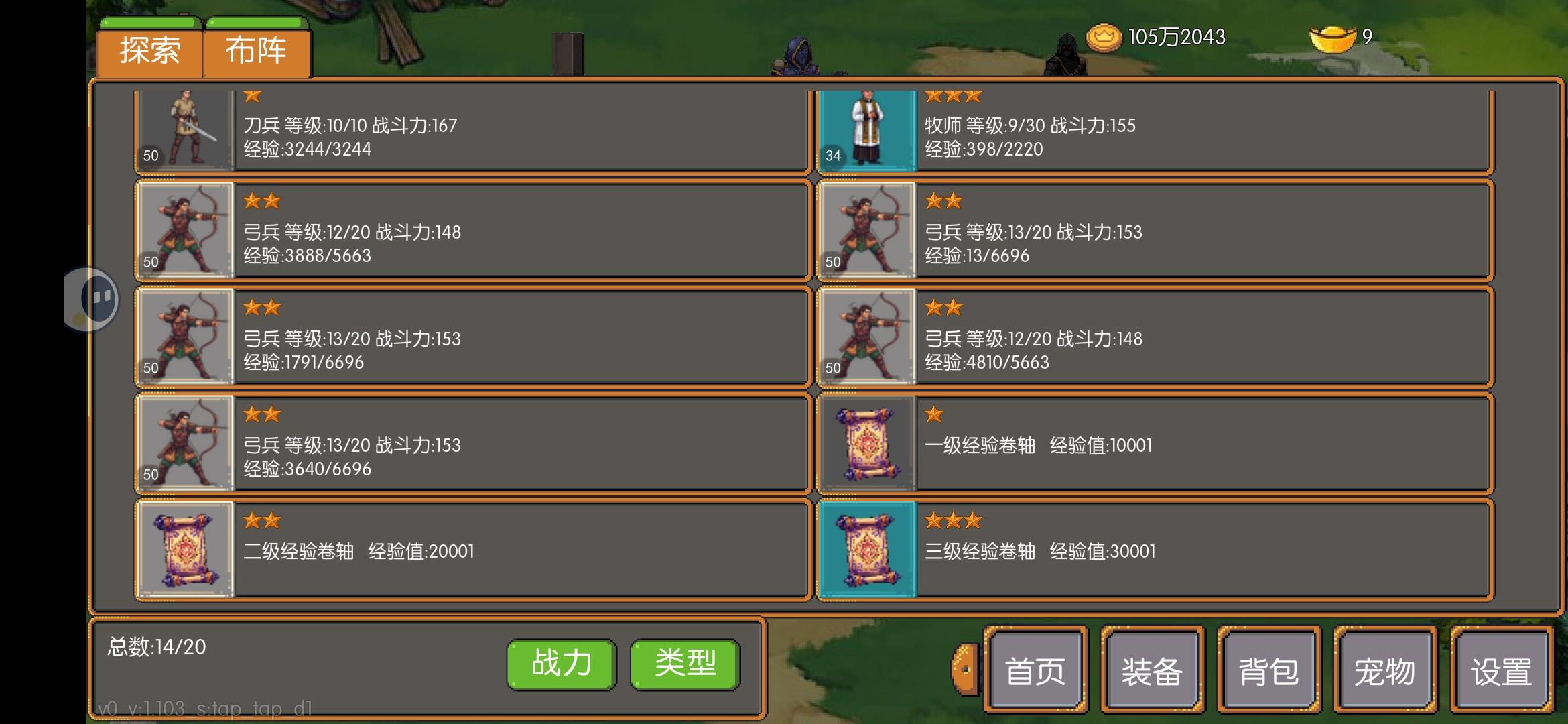Viewport: 1568px width, 724px height.
Task: Open the 宠物 pet panel
Action: point(1386,668)
